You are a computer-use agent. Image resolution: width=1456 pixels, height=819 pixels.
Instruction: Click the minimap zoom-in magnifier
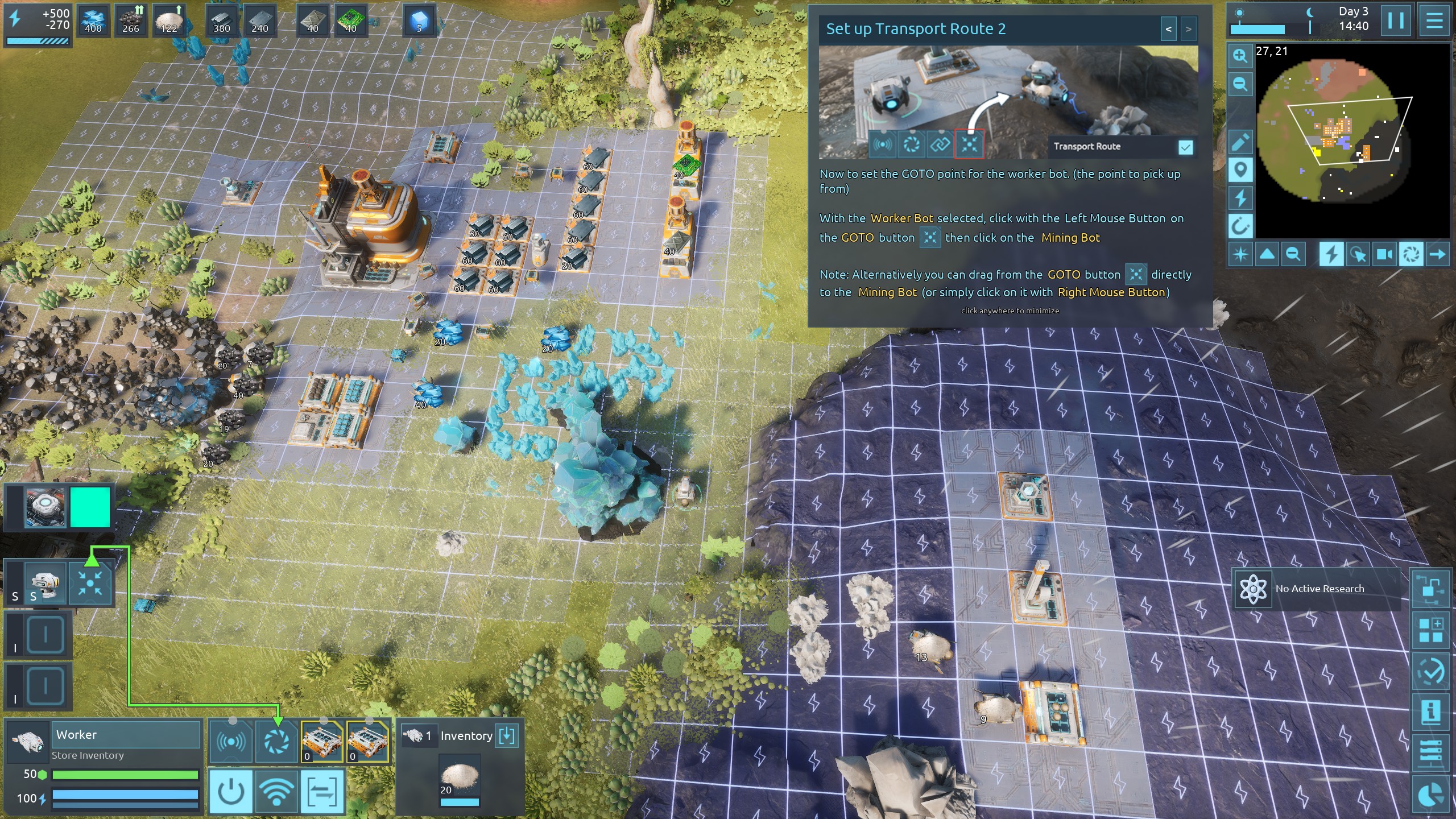pyautogui.click(x=1240, y=56)
